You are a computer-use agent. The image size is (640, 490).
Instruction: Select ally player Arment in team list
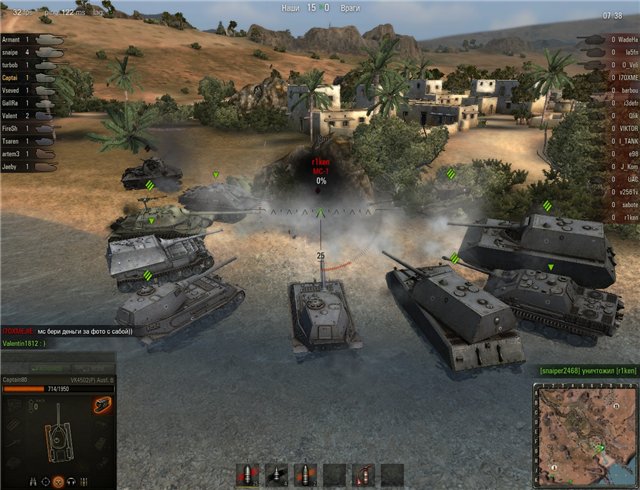coord(18,39)
